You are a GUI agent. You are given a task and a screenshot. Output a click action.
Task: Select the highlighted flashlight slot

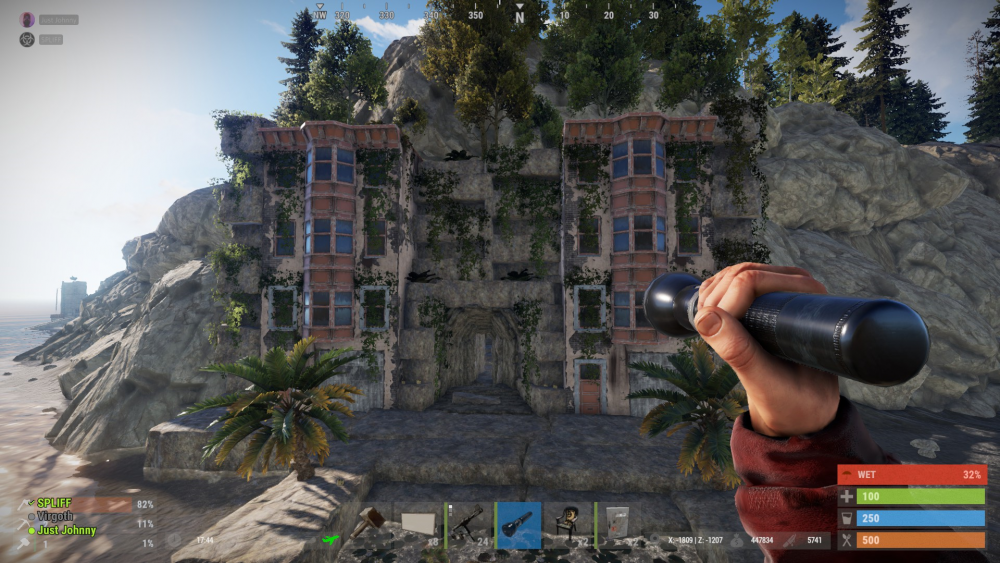(519, 525)
